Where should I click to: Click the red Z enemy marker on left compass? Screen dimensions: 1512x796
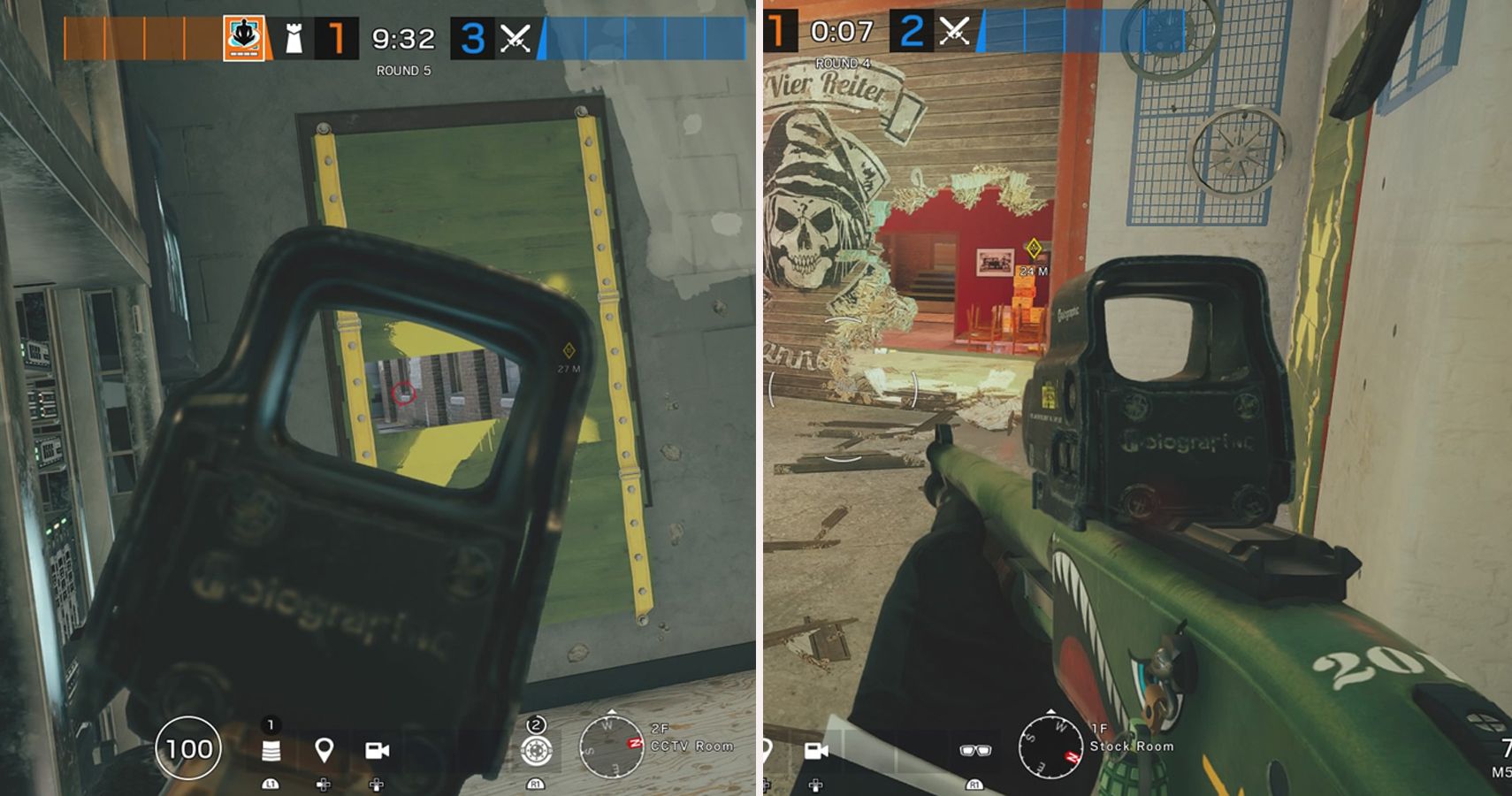tap(634, 743)
